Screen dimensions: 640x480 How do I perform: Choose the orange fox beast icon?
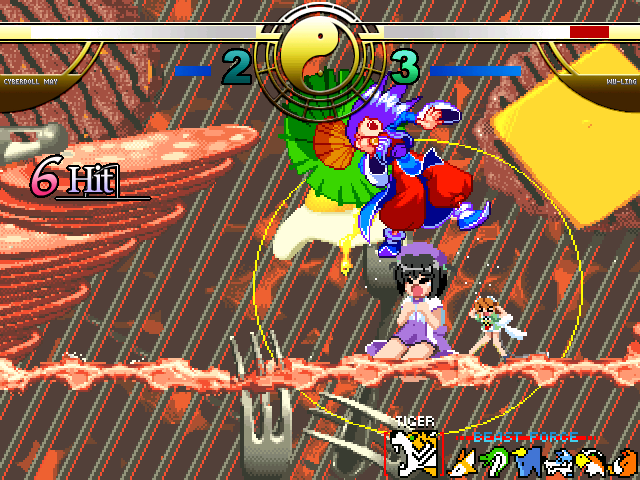[x=463, y=462]
